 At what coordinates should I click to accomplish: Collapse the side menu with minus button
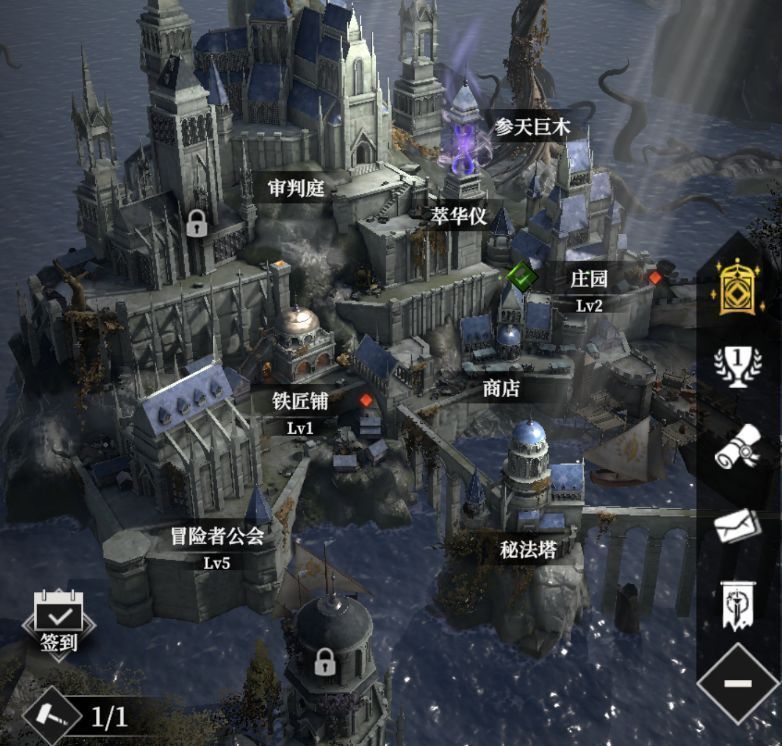[738, 684]
